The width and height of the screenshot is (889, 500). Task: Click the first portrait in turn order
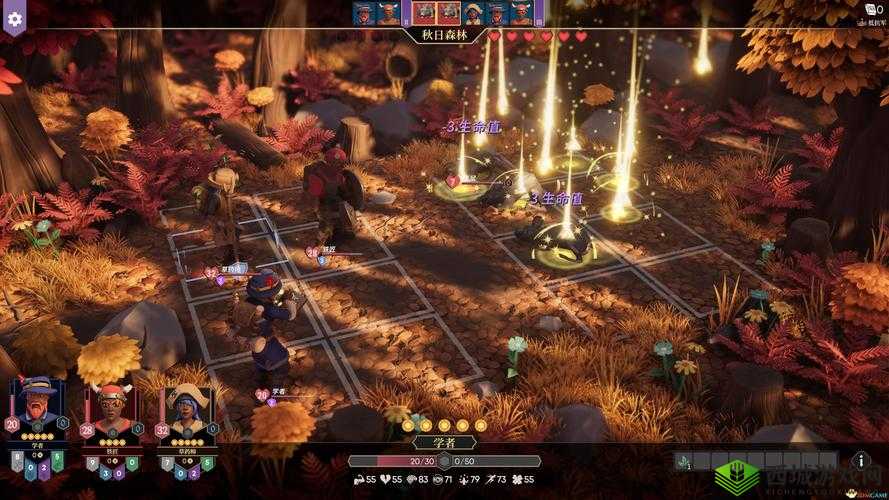pyautogui.click(x=363, y=13)
